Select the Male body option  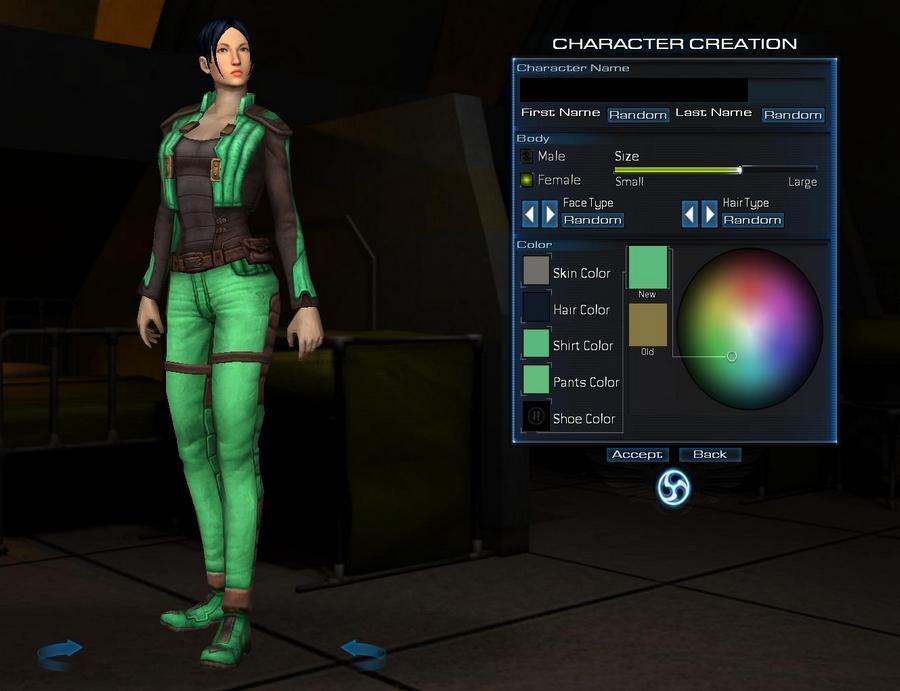click(527, 157)
